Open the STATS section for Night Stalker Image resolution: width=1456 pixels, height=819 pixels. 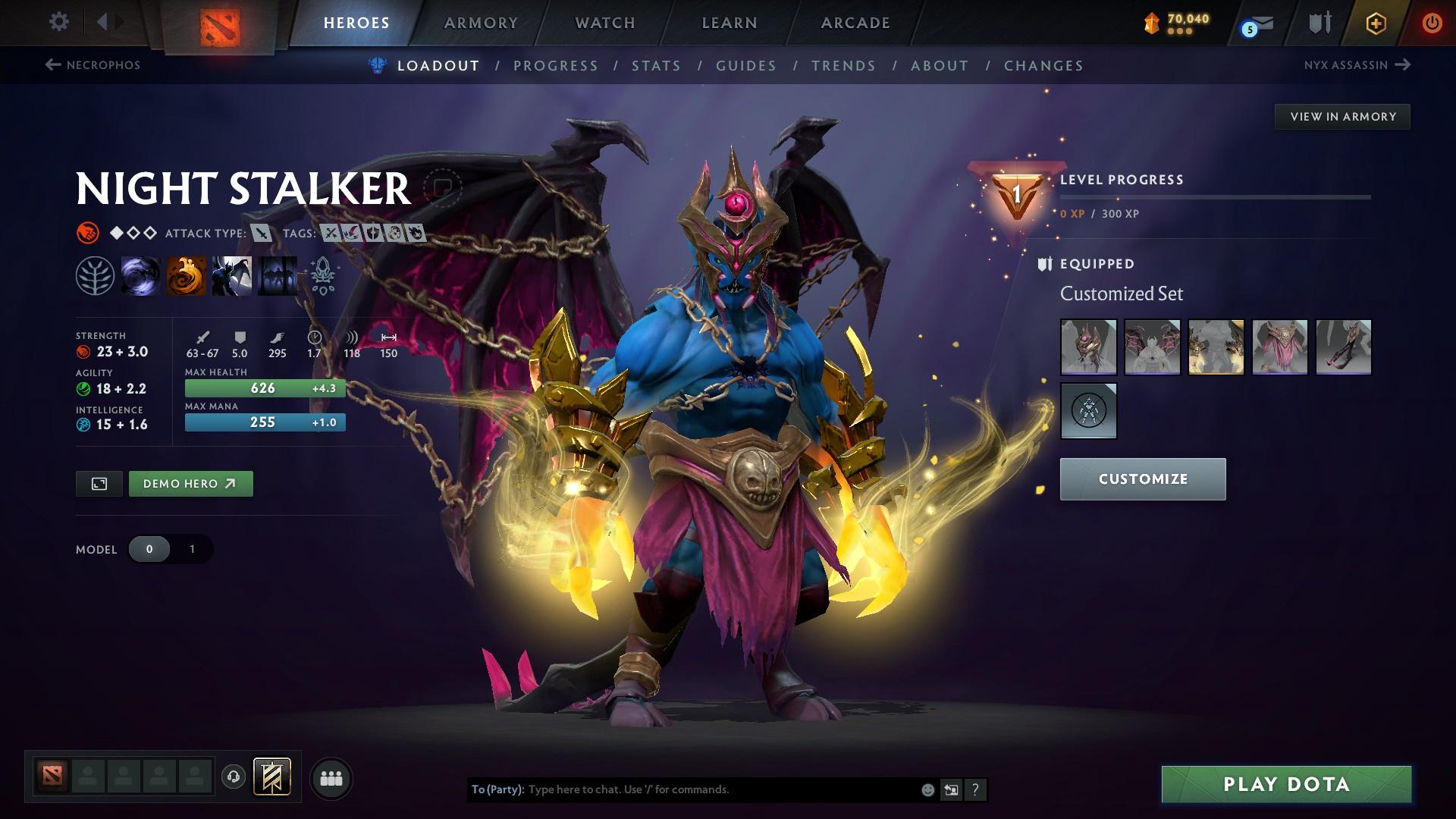(x=657, y=66)
